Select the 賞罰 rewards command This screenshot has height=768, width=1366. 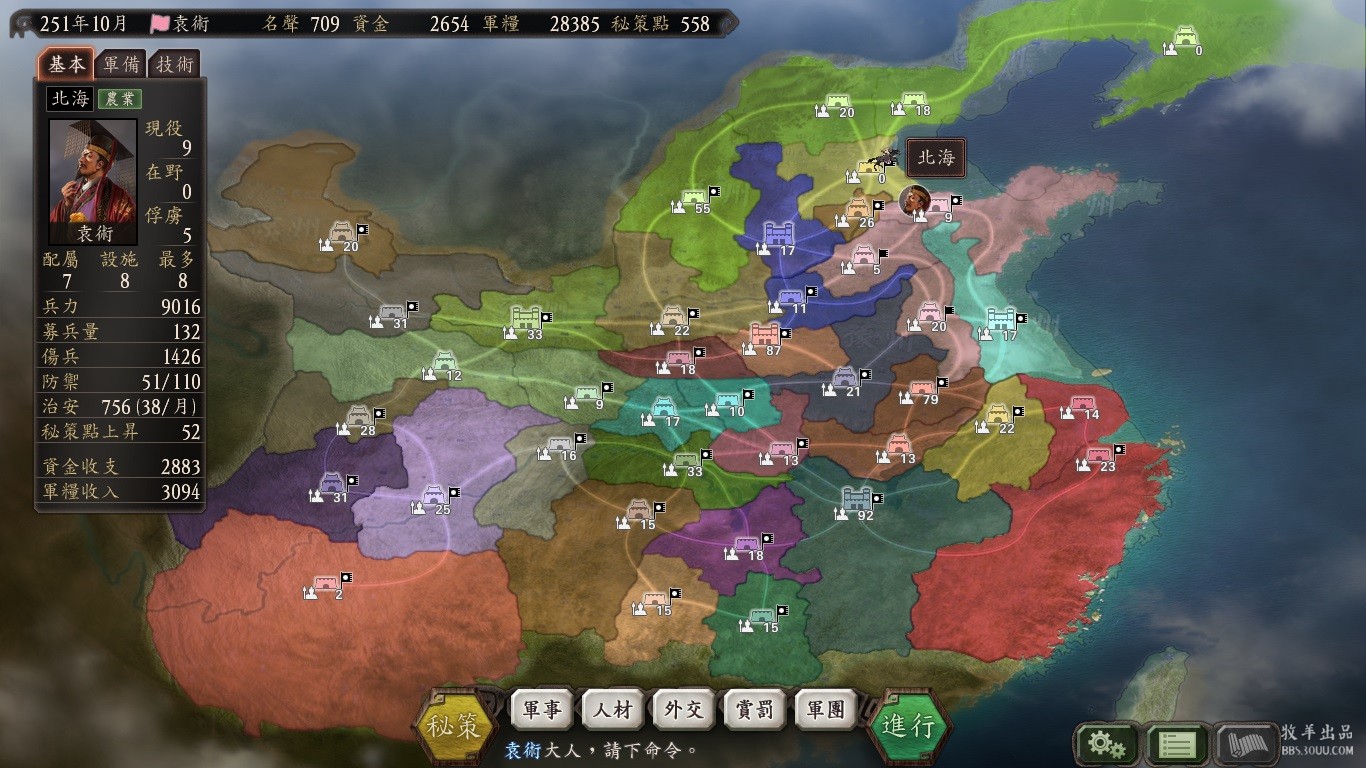tap(755, 710)
